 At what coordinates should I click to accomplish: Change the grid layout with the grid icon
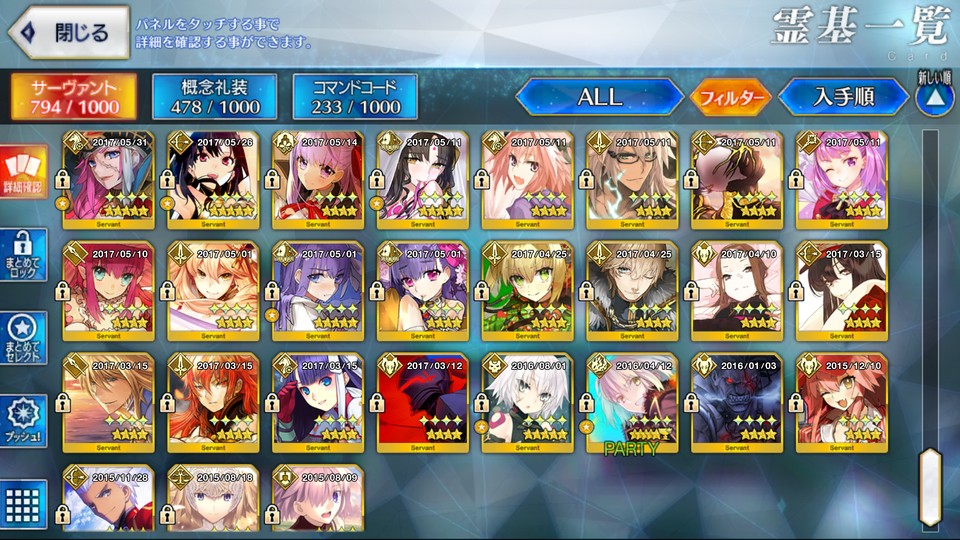[20, 501]
